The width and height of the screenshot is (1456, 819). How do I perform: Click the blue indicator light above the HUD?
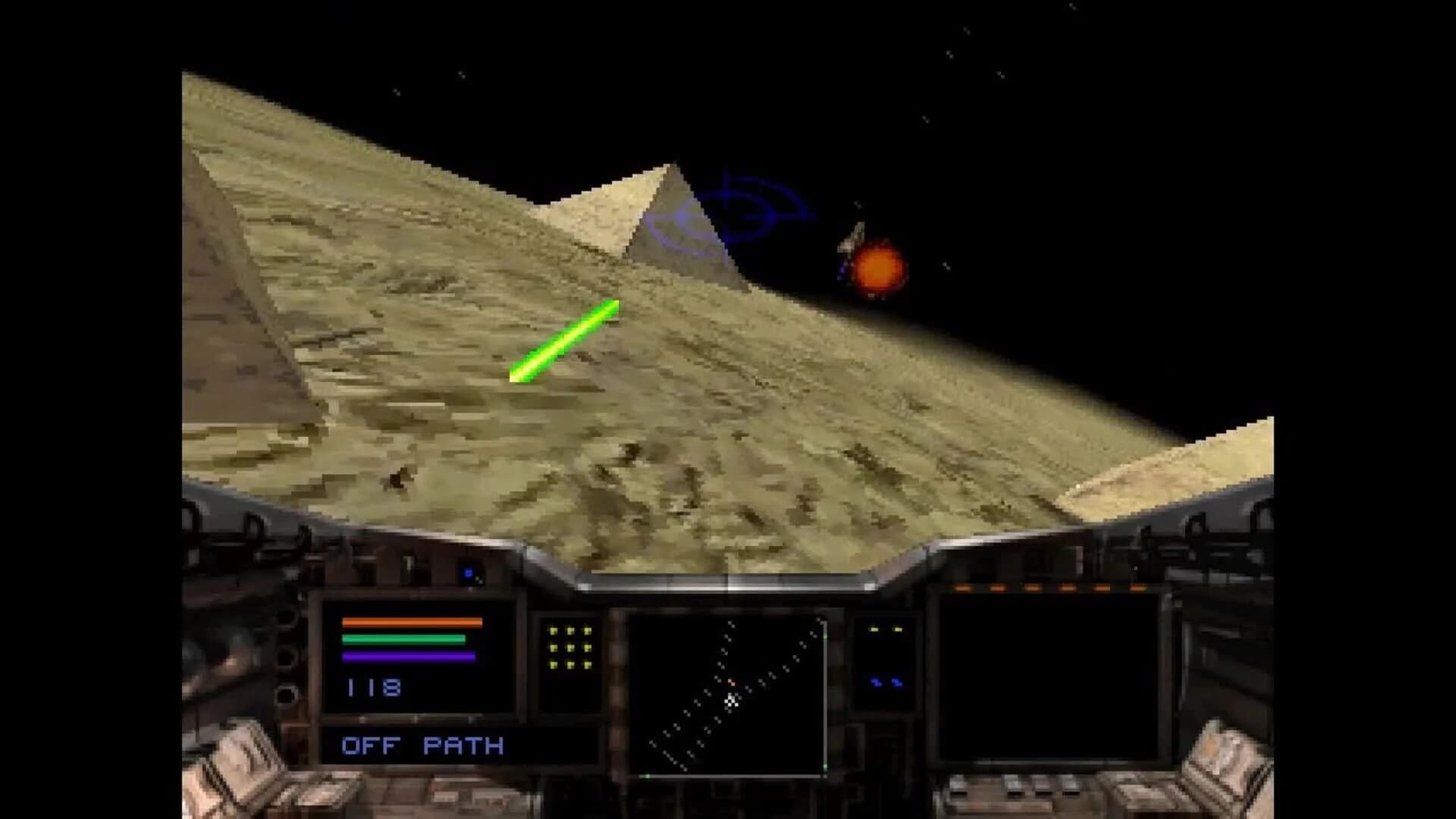[469, 573]
